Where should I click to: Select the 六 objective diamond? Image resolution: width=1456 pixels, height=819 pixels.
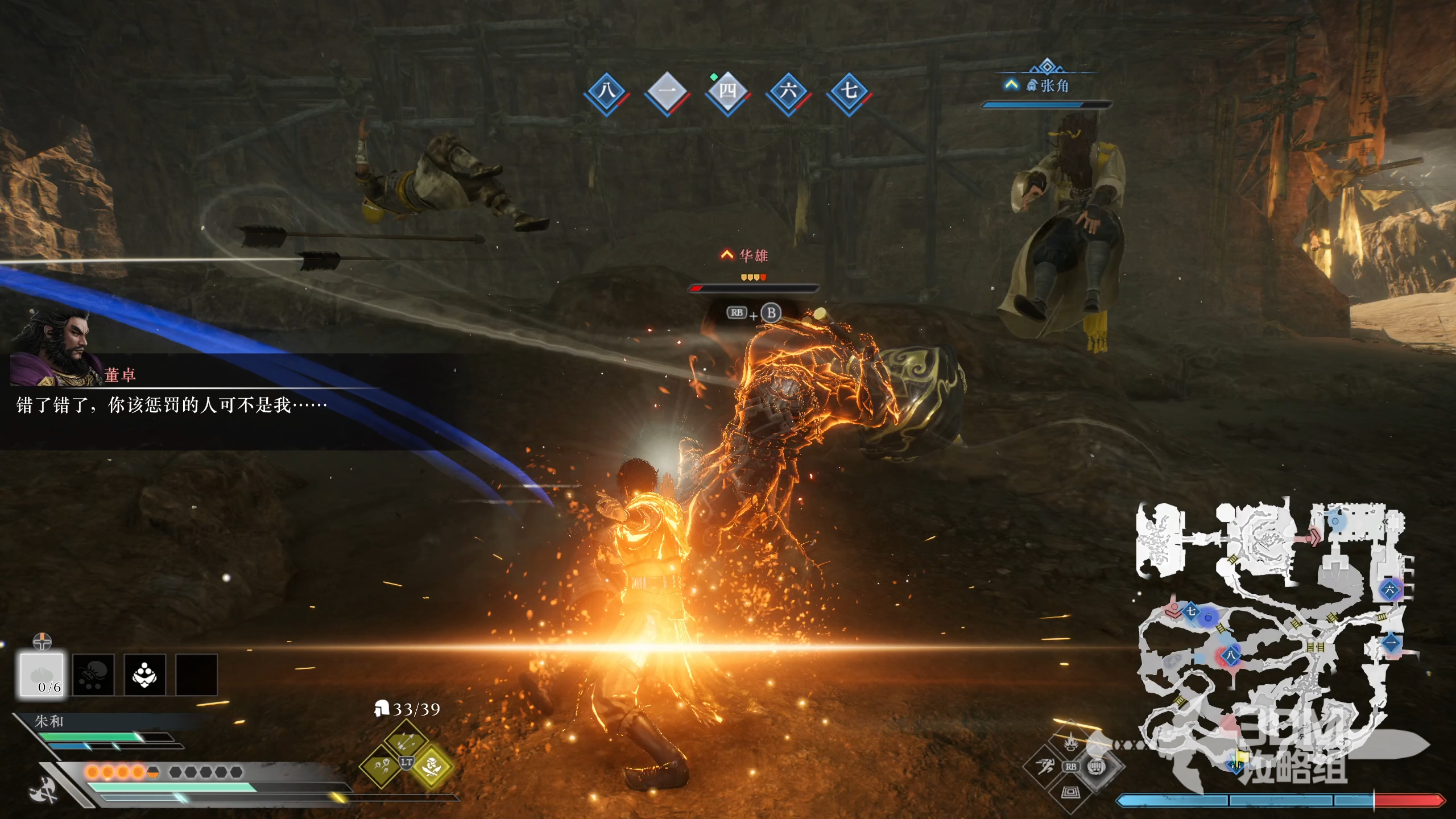pyautogui.click(x=788, y=92)
